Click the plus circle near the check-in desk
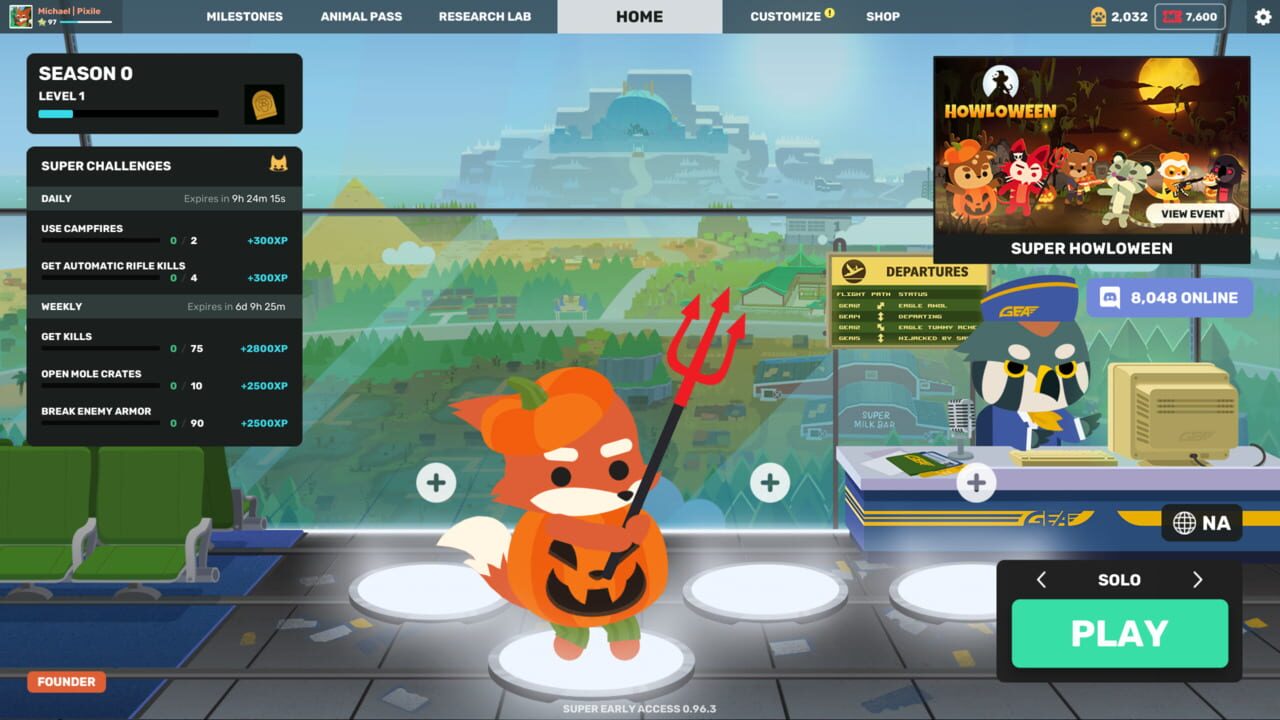This screenshot has width=1280, height=720. coord(975,483)
